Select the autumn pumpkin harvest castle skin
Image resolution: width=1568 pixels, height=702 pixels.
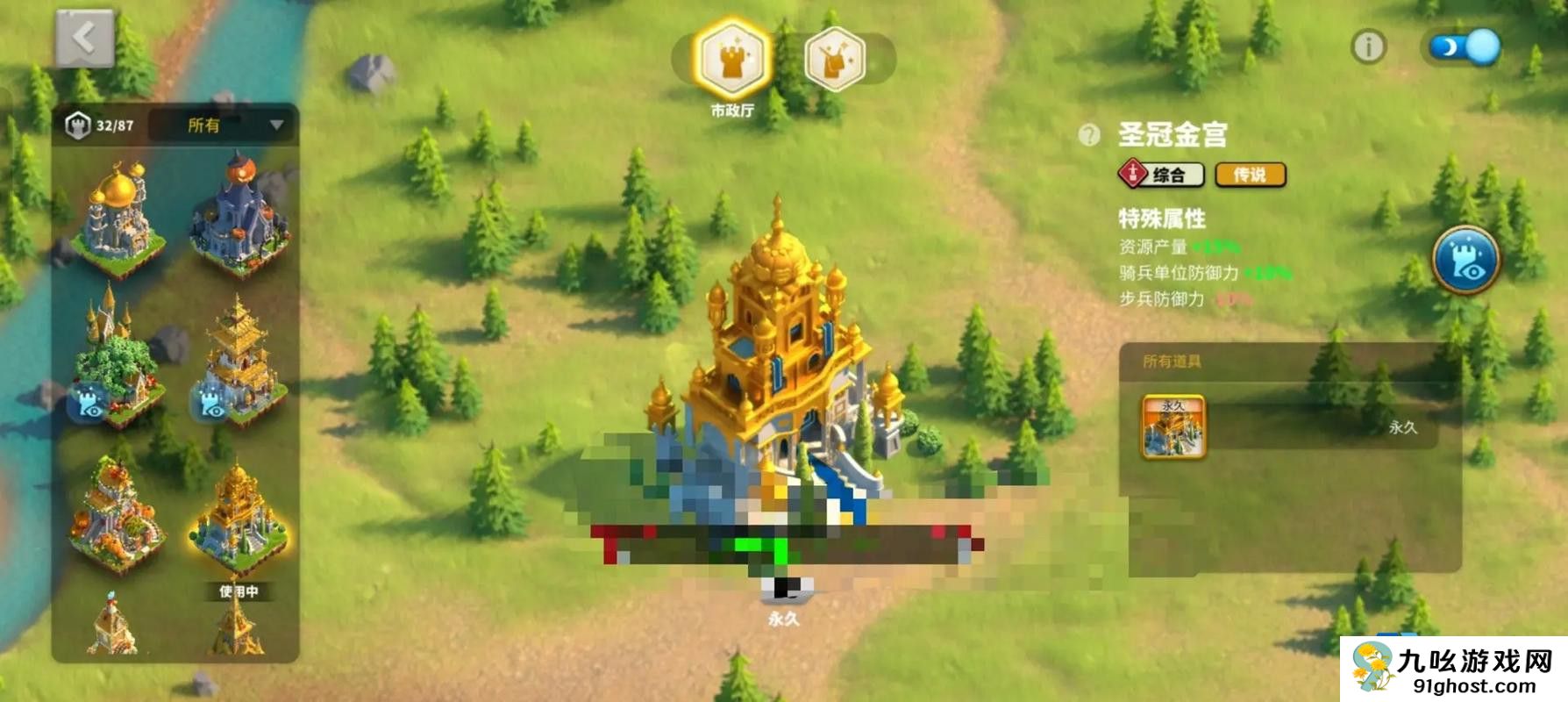pos(119,513)
